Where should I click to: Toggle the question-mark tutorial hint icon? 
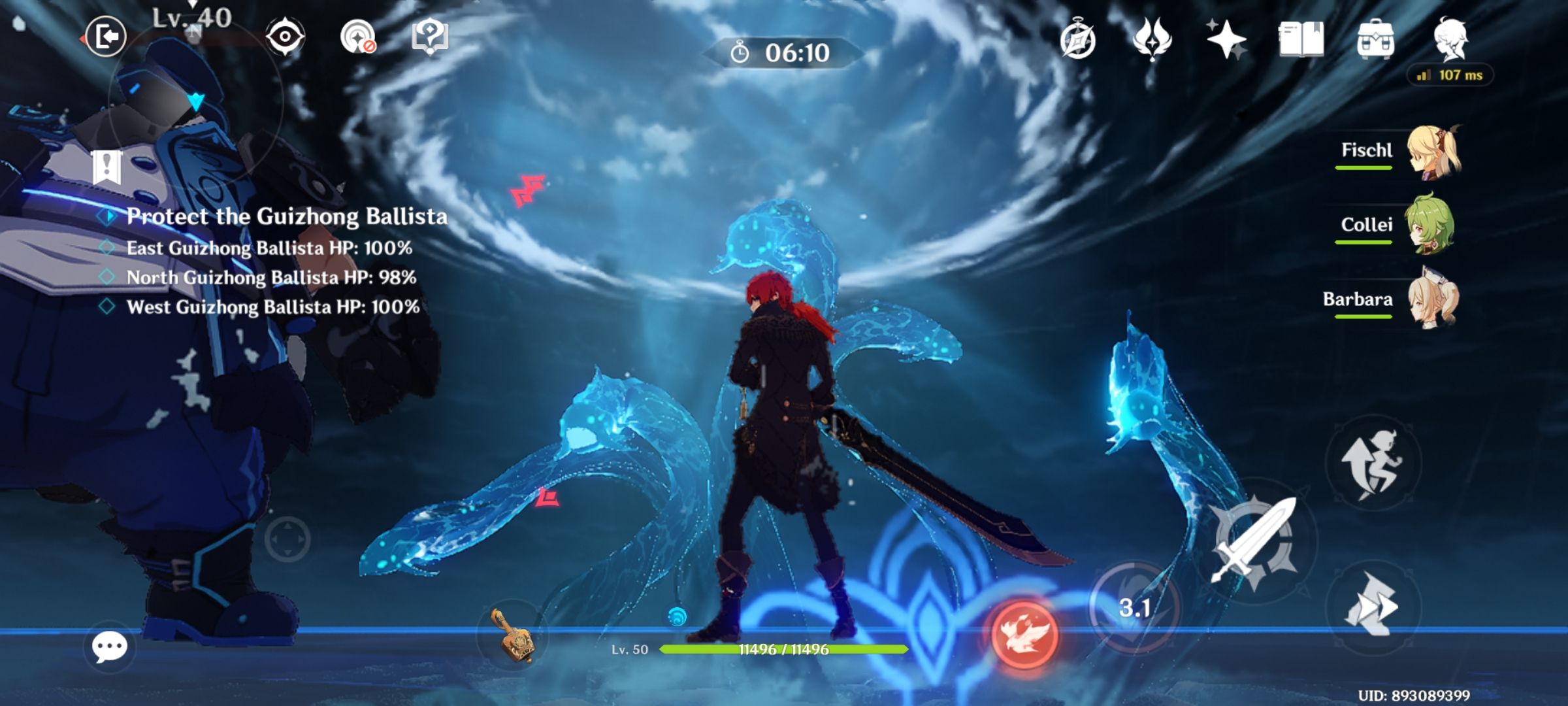coord(429,36)
